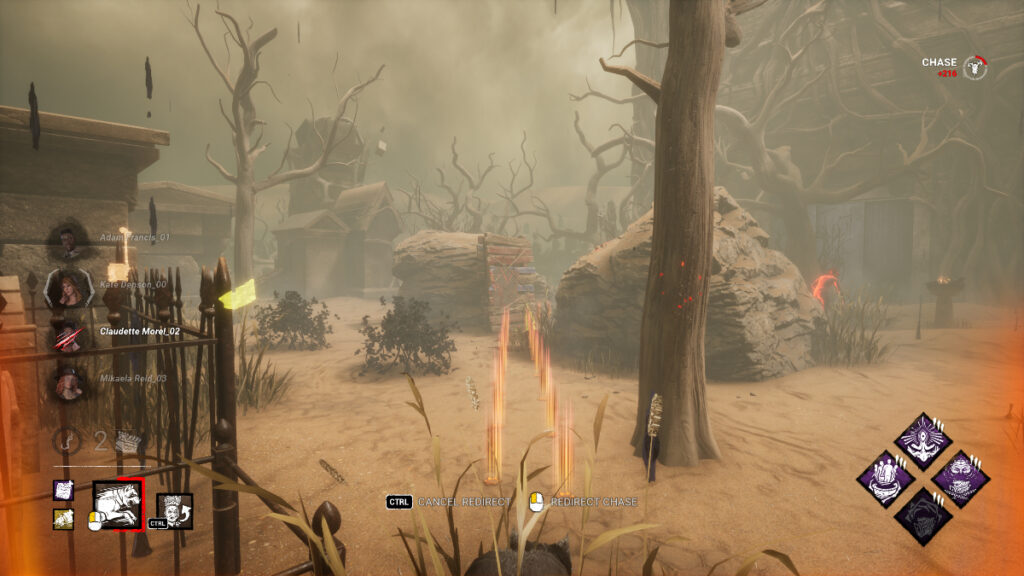Screen dimensions: 1024x576
Task: Click the swap-command ability icon beside the dog
Action: tap(173, 510)
